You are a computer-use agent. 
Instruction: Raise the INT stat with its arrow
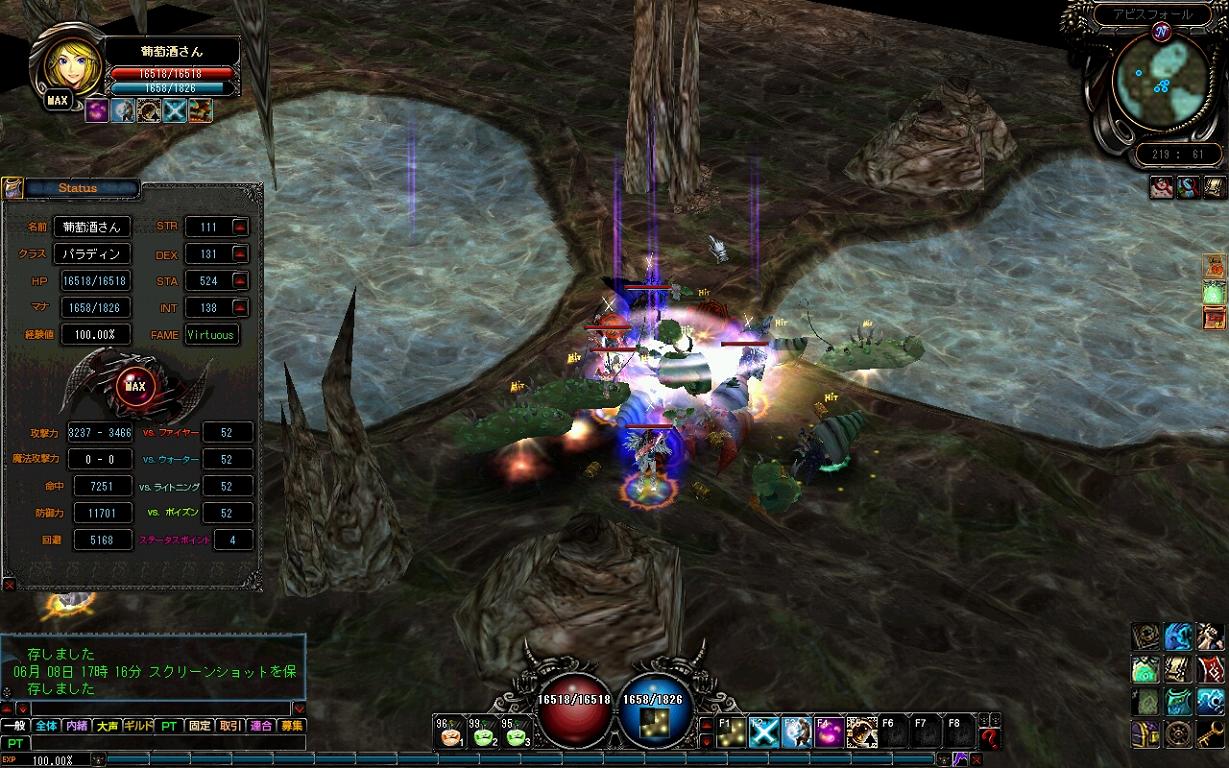point(239,308)
